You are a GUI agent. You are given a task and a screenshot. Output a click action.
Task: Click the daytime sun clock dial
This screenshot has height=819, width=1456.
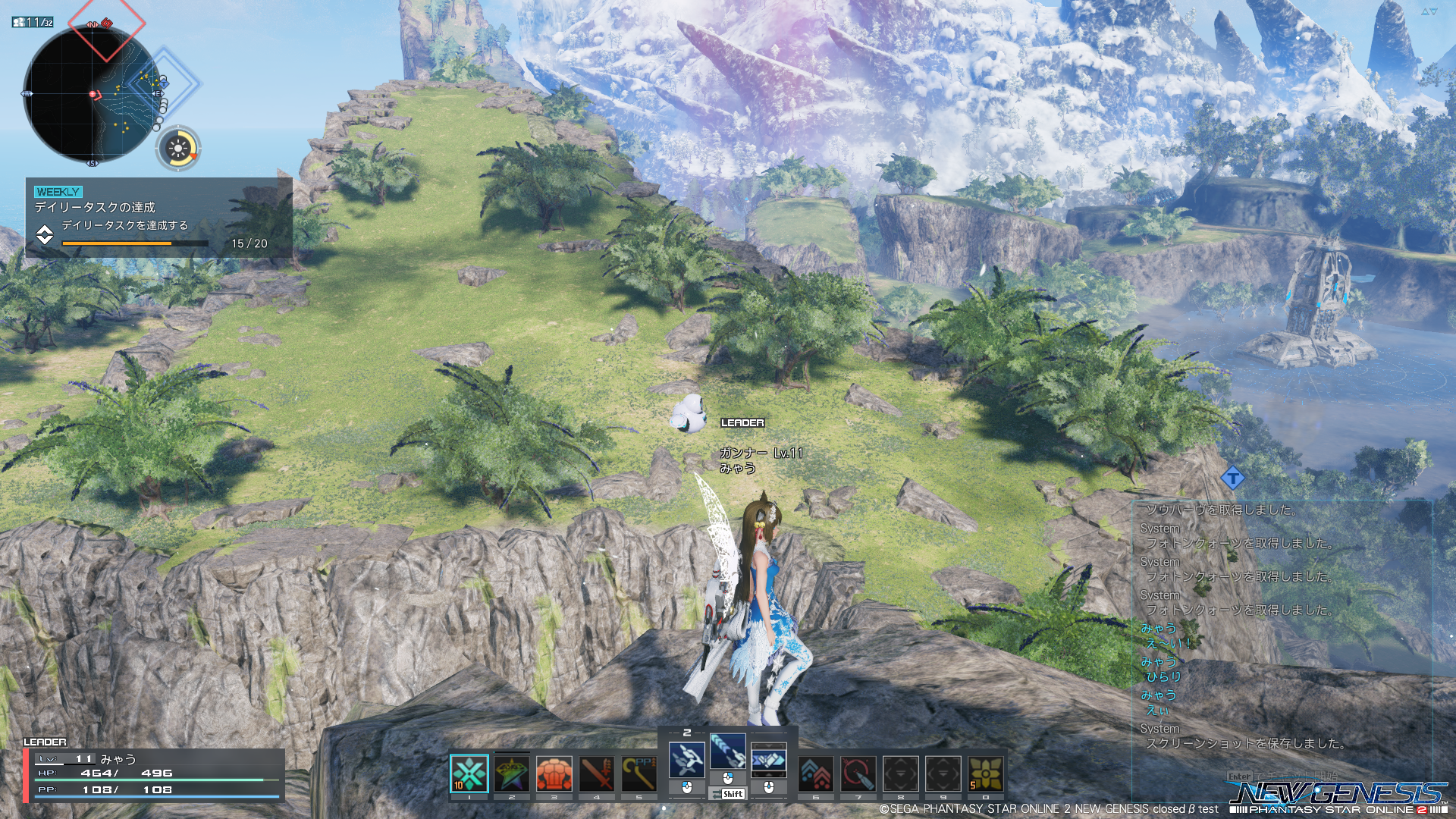click(178, 148)
